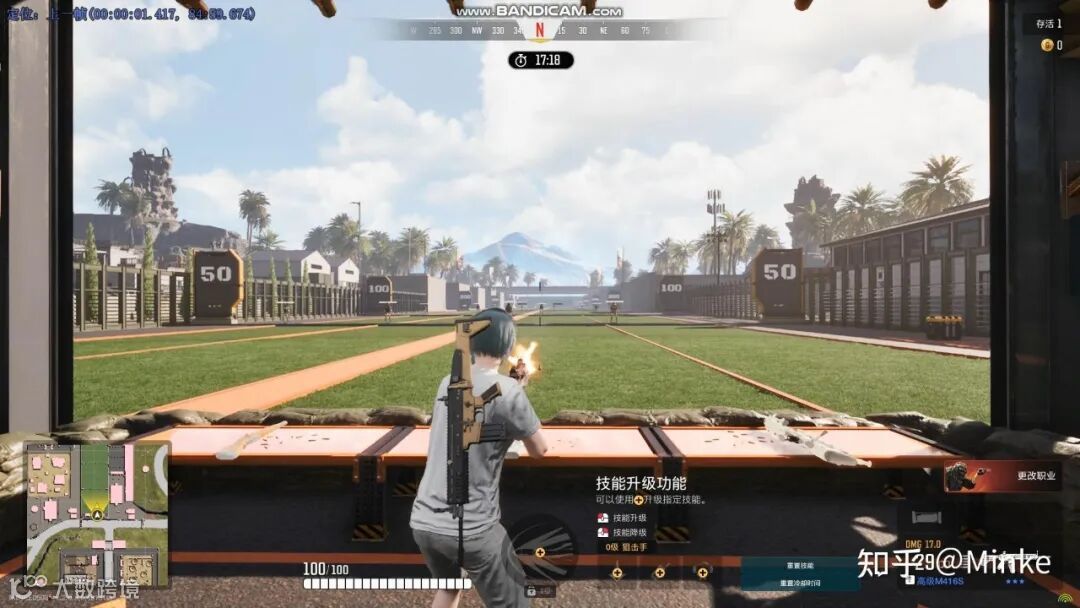Select Reset Cooldown Time (重置冷却时间)
The height and width of the screenshot is (608, 1080).
799,583
